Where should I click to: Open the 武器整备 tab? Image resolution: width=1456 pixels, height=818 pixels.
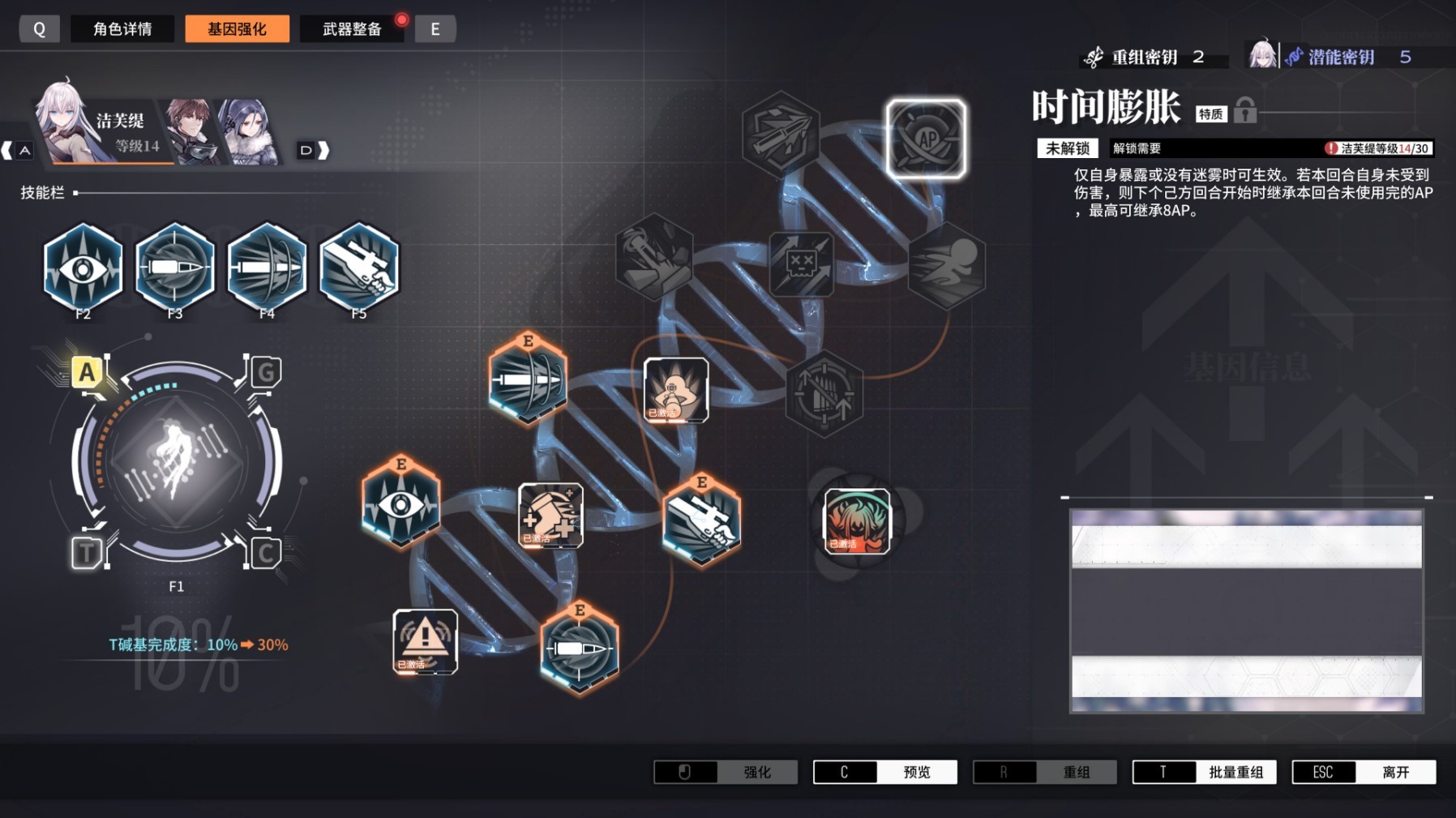[352, 28]
